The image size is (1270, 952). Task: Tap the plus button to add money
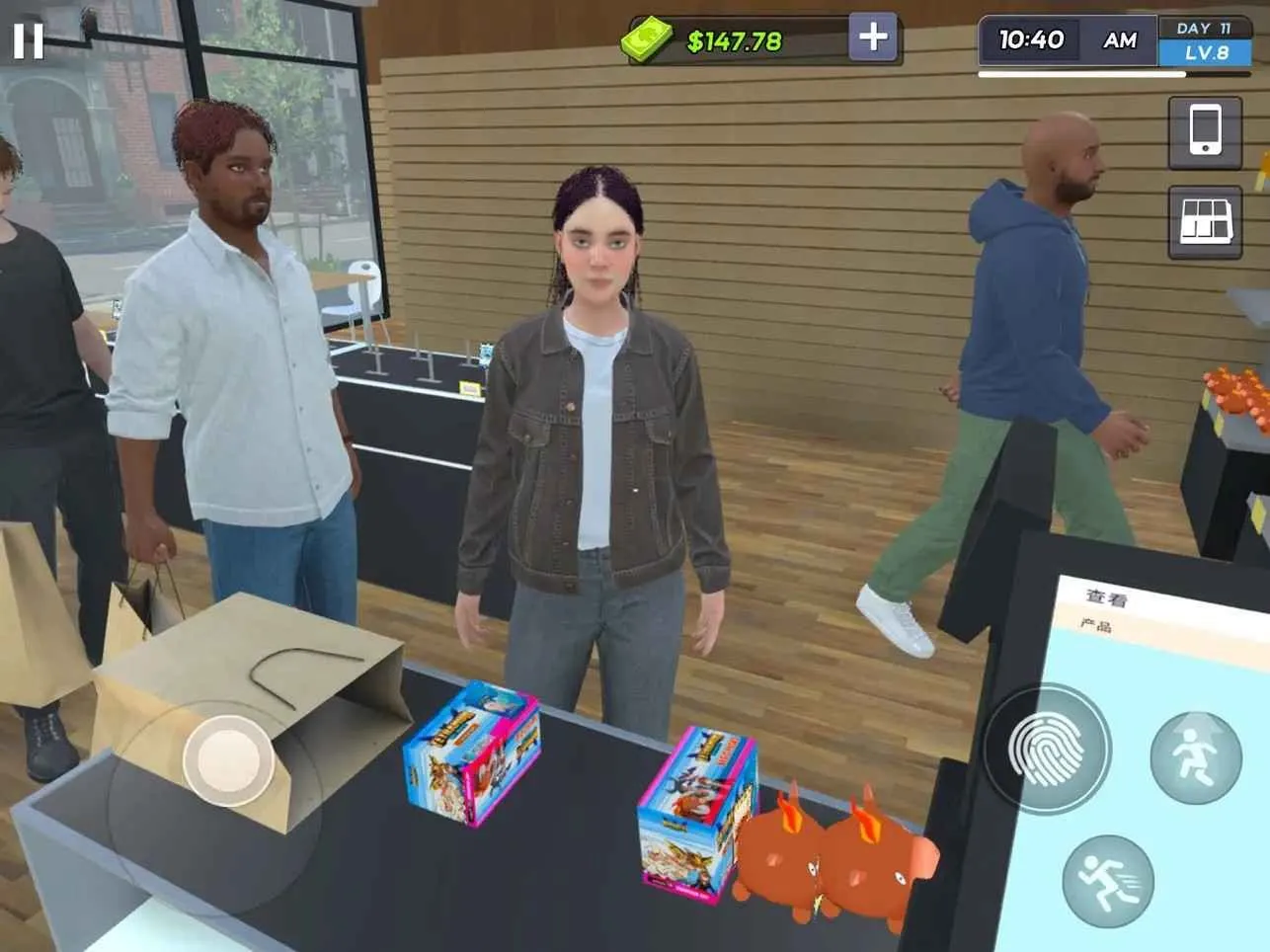(872, 38)
